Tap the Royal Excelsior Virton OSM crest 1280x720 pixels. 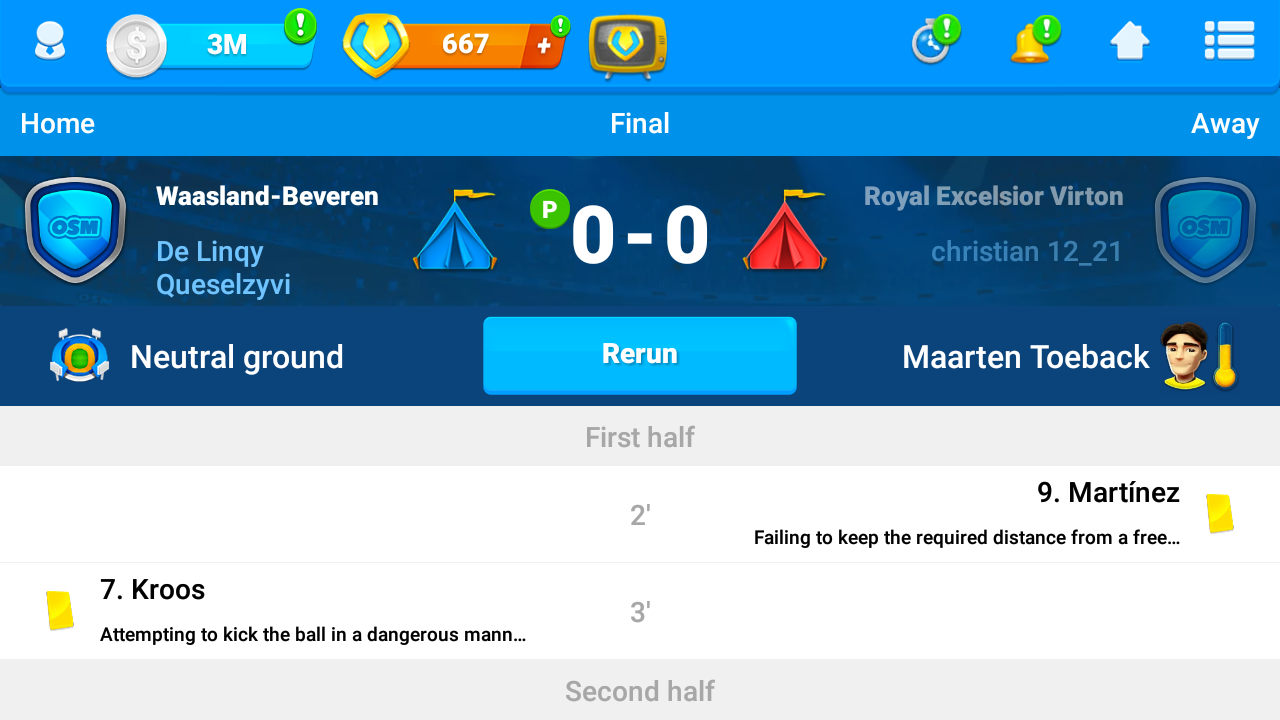click(x=1204, y=230)
